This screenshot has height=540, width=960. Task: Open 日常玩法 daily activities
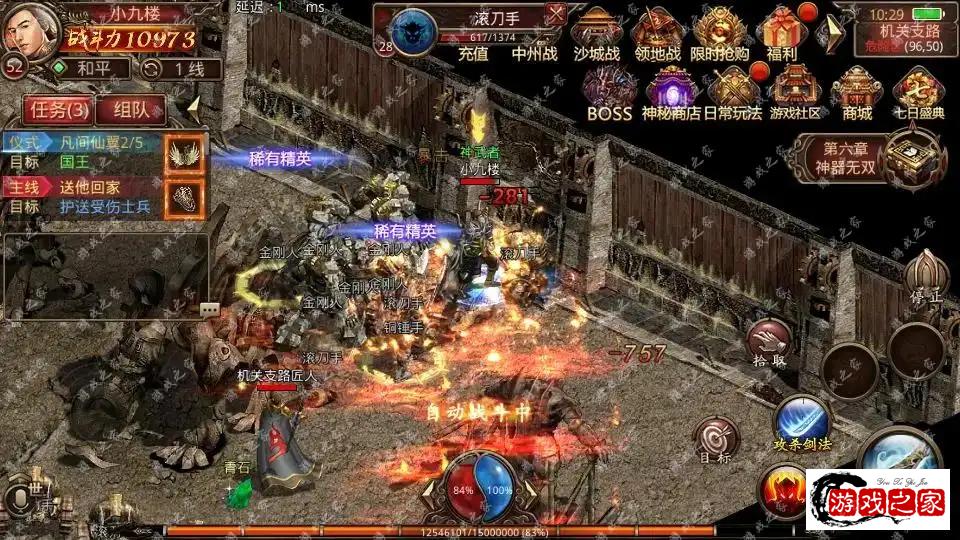(734, 91)
